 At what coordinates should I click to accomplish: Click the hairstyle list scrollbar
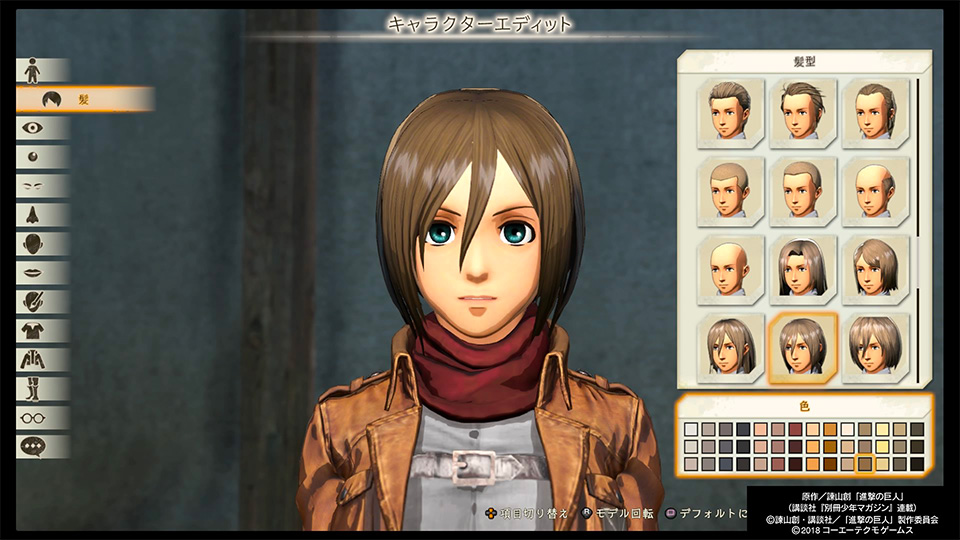coord(919,170)
